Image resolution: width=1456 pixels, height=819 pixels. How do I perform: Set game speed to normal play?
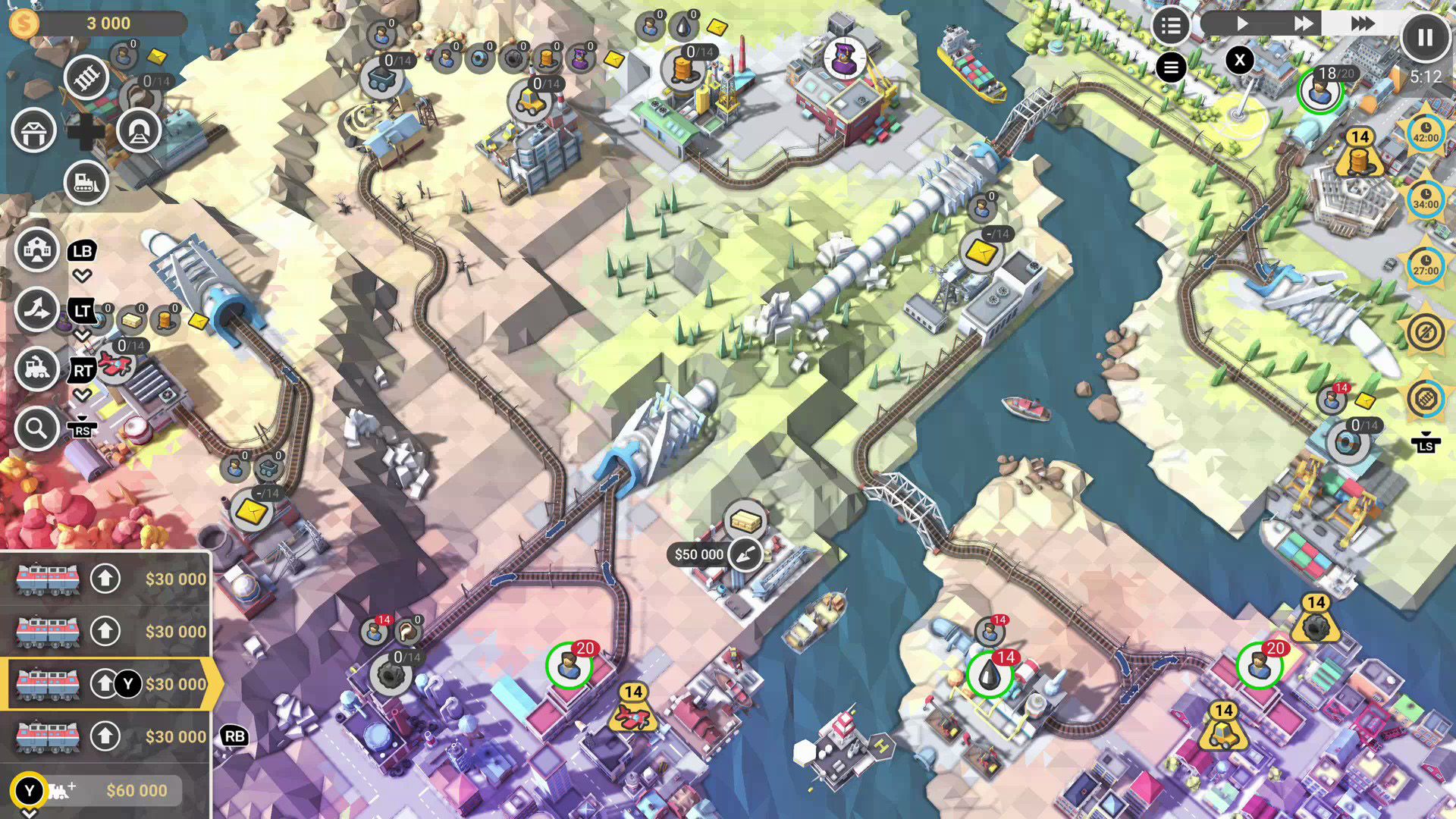(1241, 24)
